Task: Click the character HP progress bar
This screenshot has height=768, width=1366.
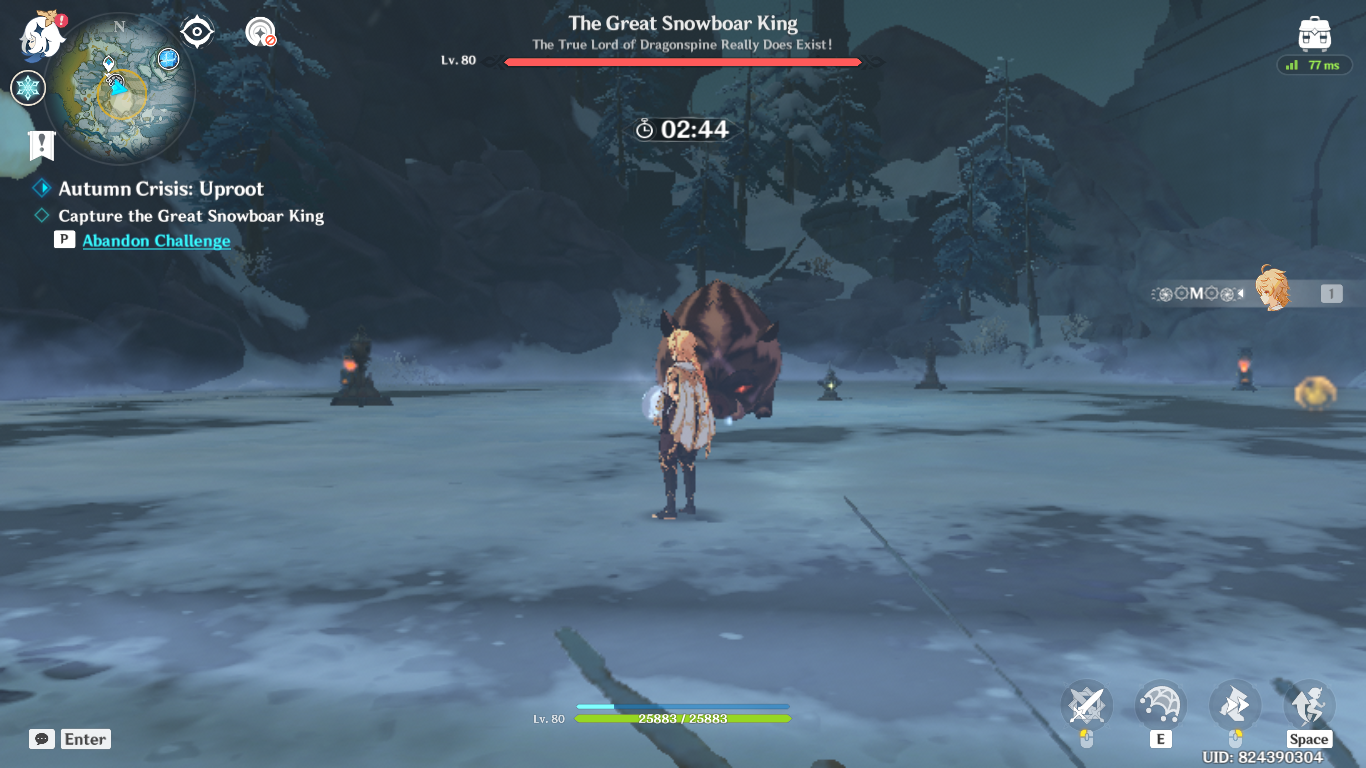Action: [680, 718]
